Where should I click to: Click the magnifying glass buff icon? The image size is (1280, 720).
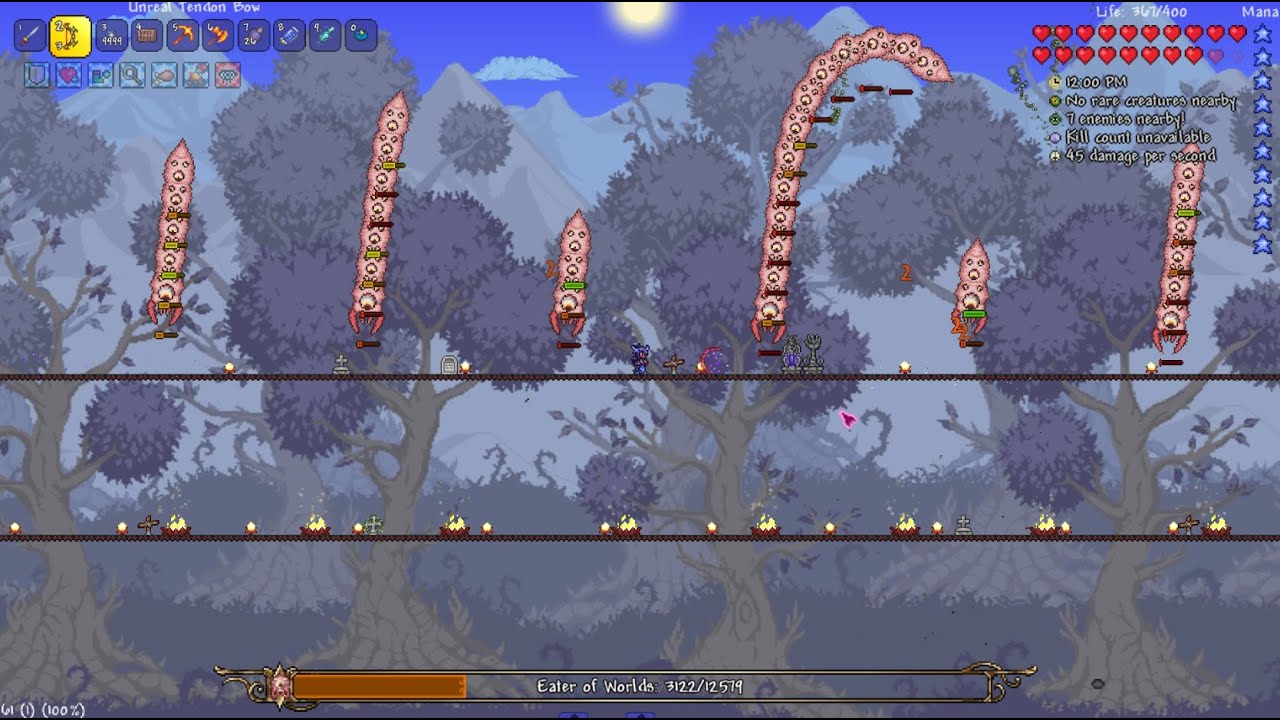click(132, 75)
